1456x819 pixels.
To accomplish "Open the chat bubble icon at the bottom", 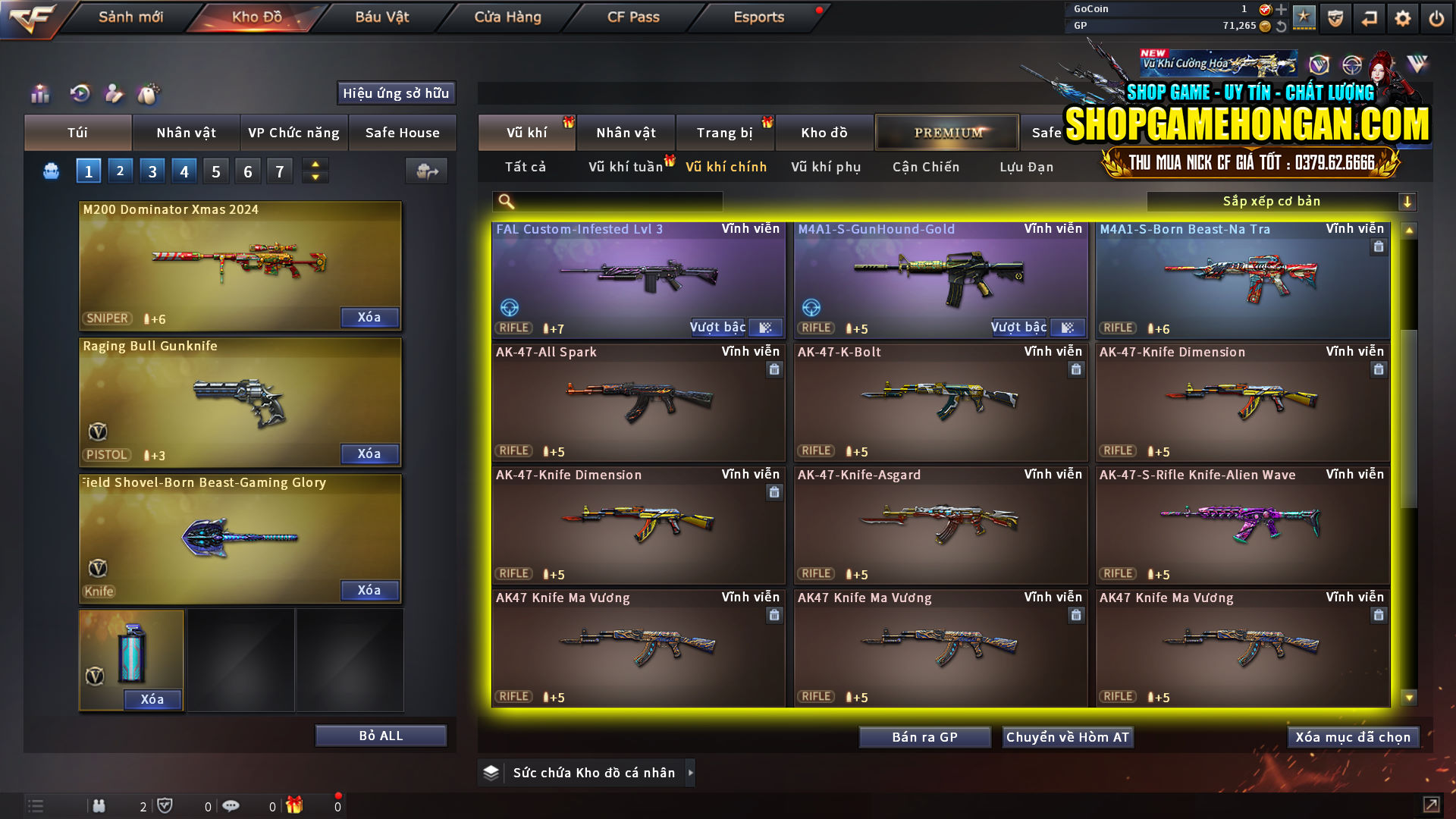I will coord(231,805).
